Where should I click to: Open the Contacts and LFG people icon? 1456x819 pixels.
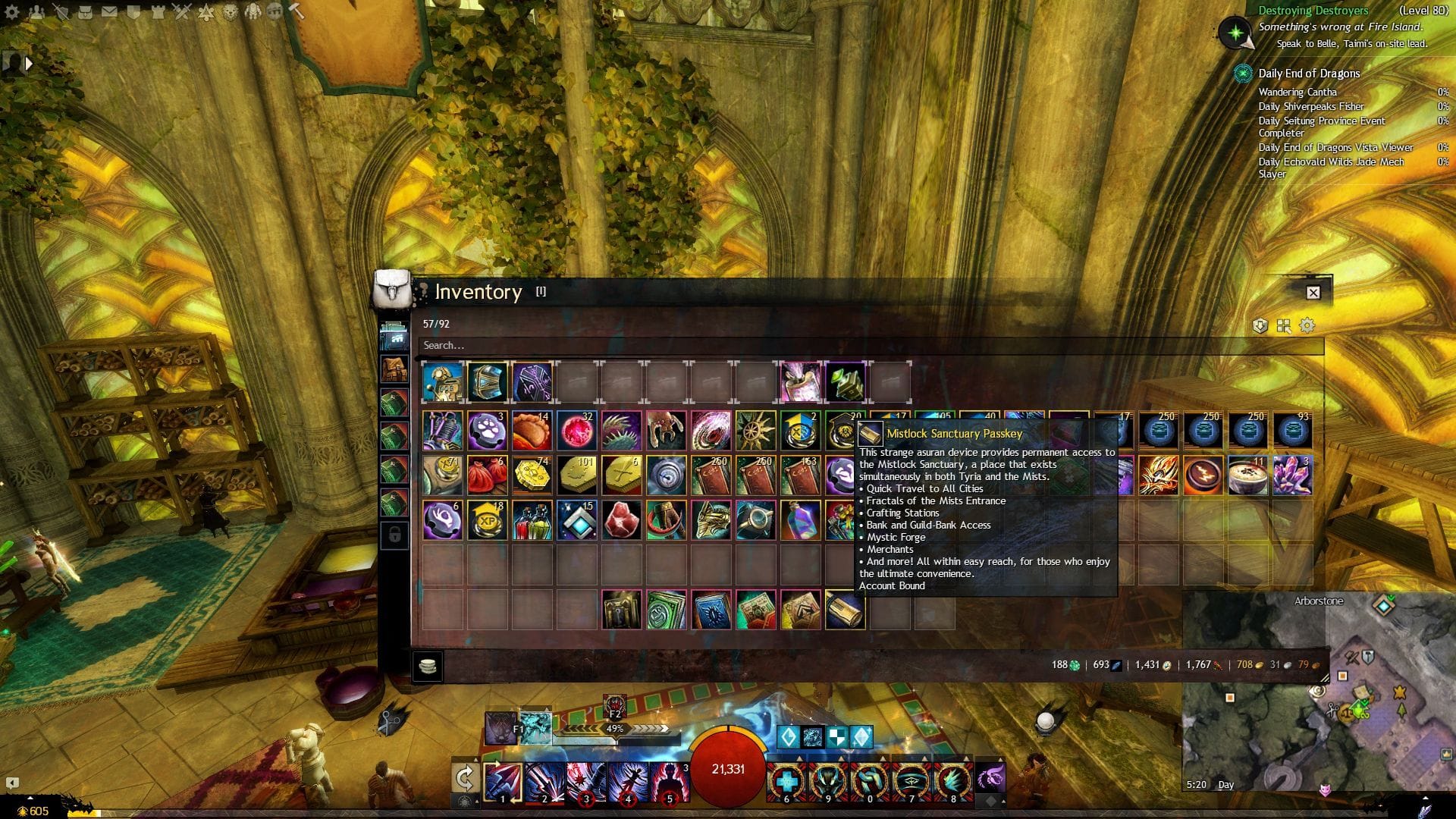pyautogui.click(x=37, y=11)
